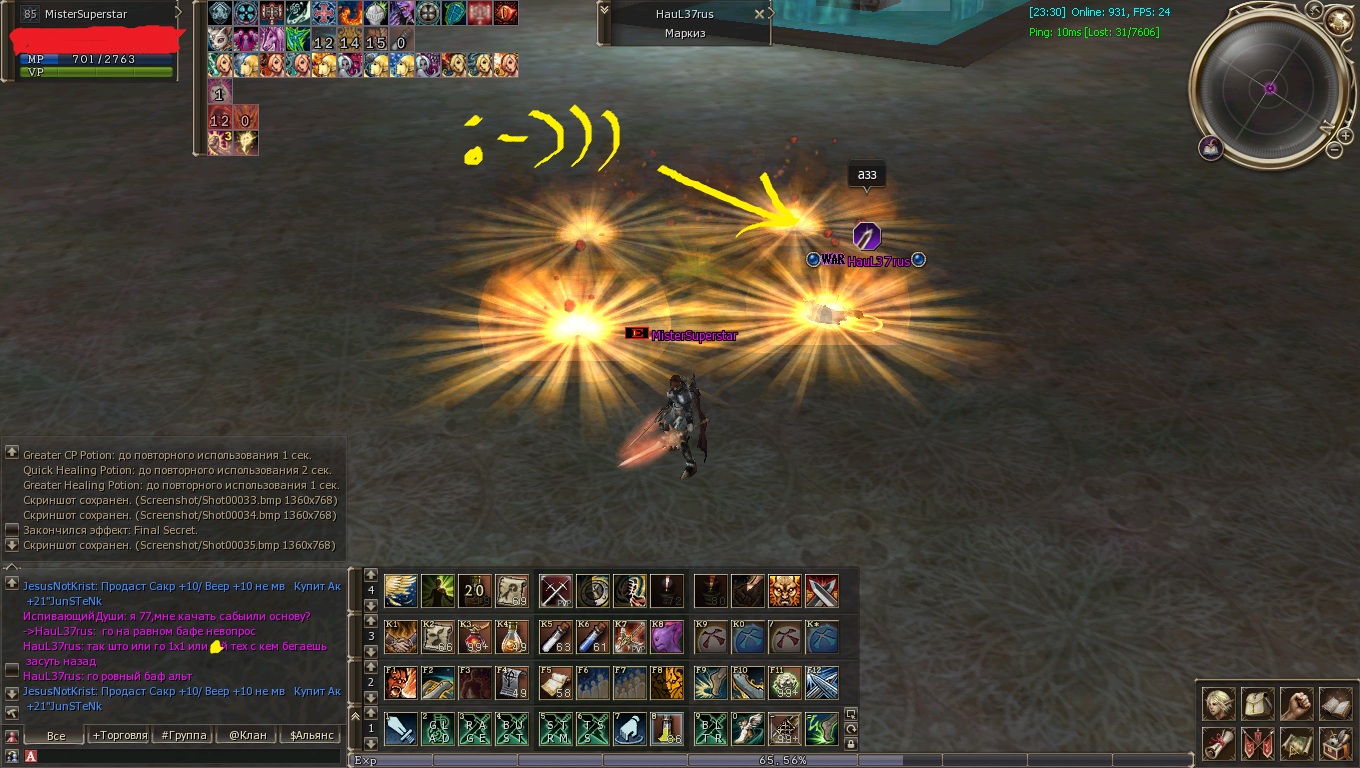This screenshot has width=1360, height=768.
Task: Open the character status elf portrait icon
Action: (x=1219, y=704)
